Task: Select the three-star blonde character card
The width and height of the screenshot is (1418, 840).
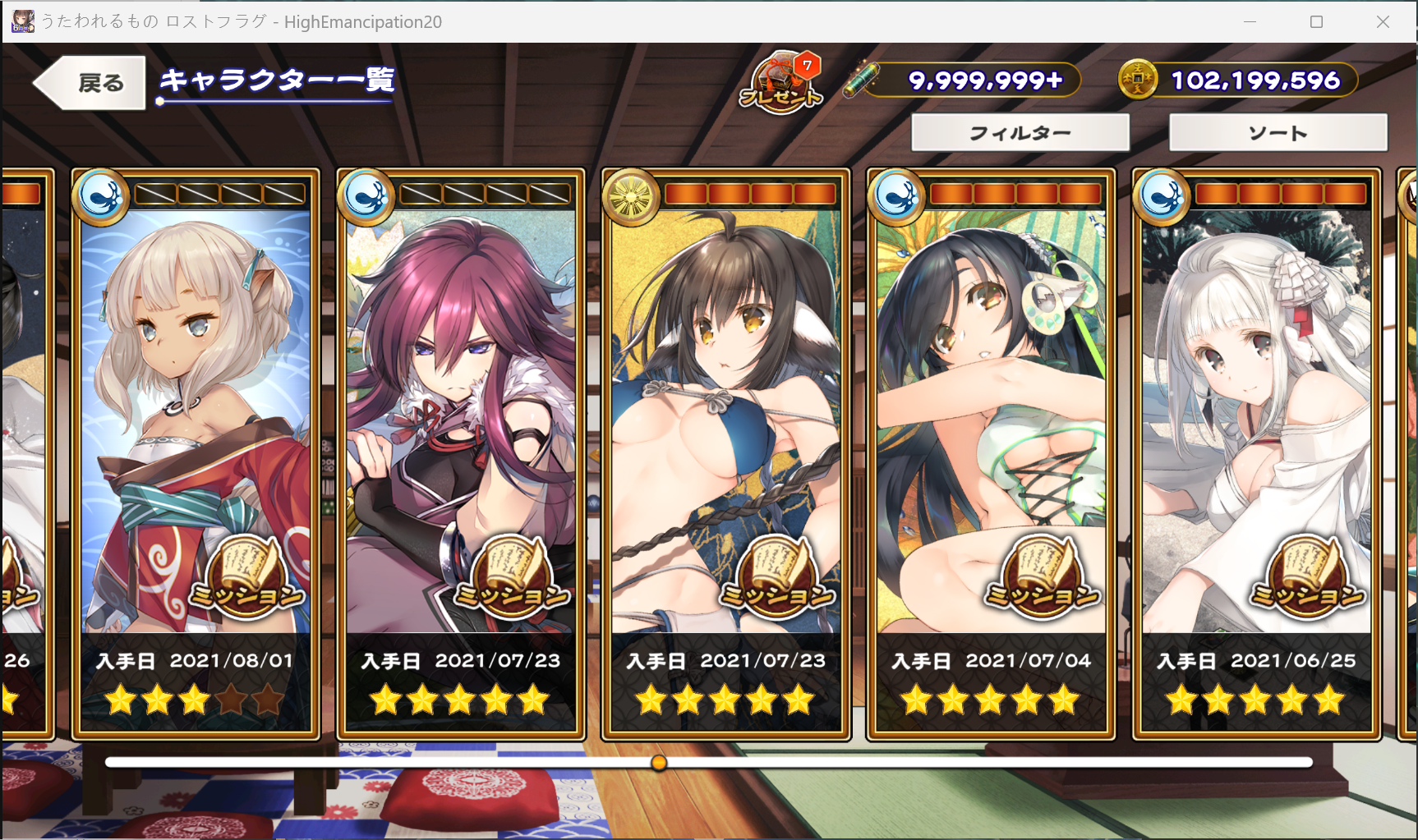Action: coord(196,411)
